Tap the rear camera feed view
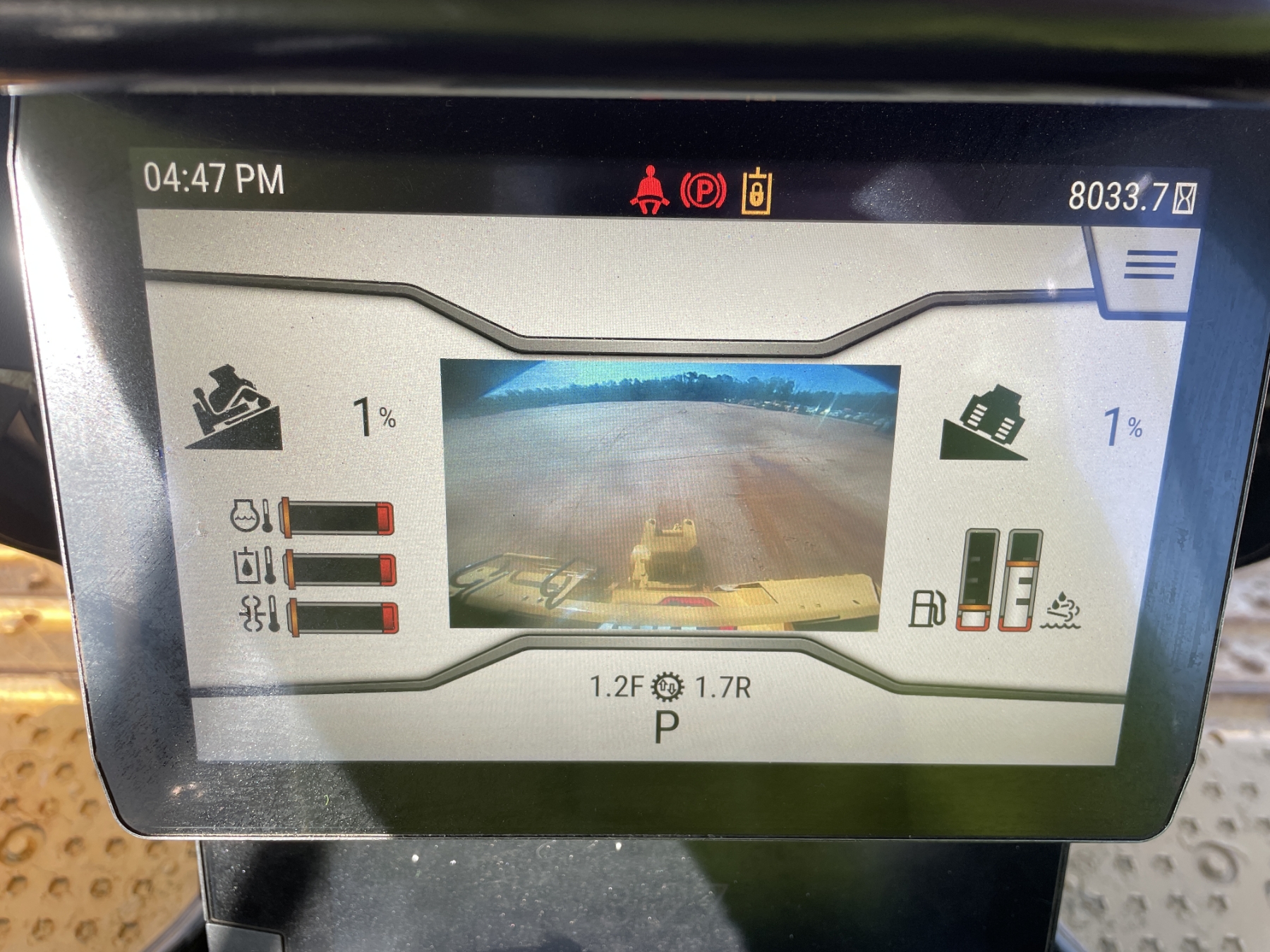Screen dimensions: 1270x952 click(x=669, y=495)
